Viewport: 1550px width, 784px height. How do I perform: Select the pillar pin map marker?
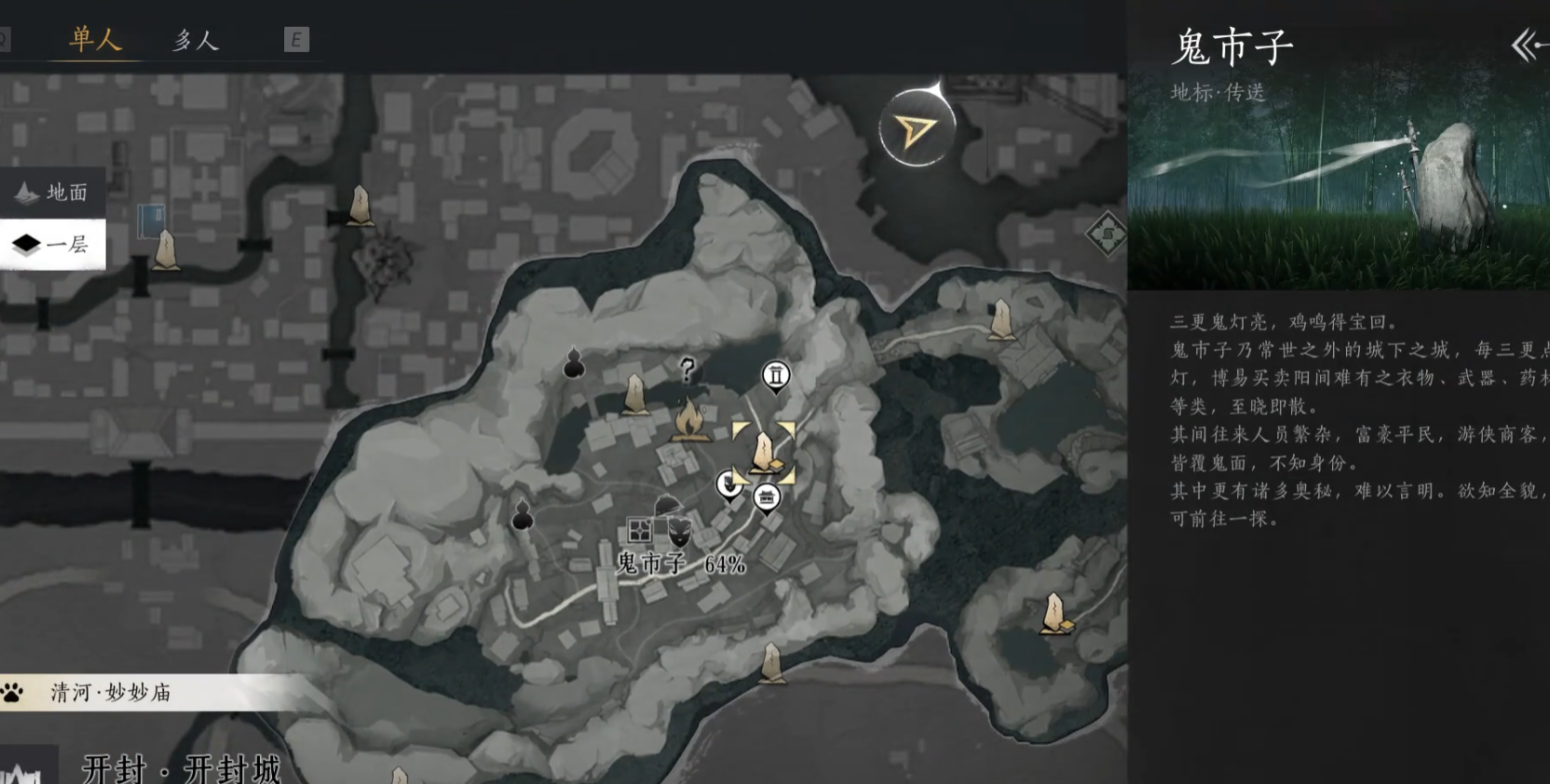pos(775,376)
